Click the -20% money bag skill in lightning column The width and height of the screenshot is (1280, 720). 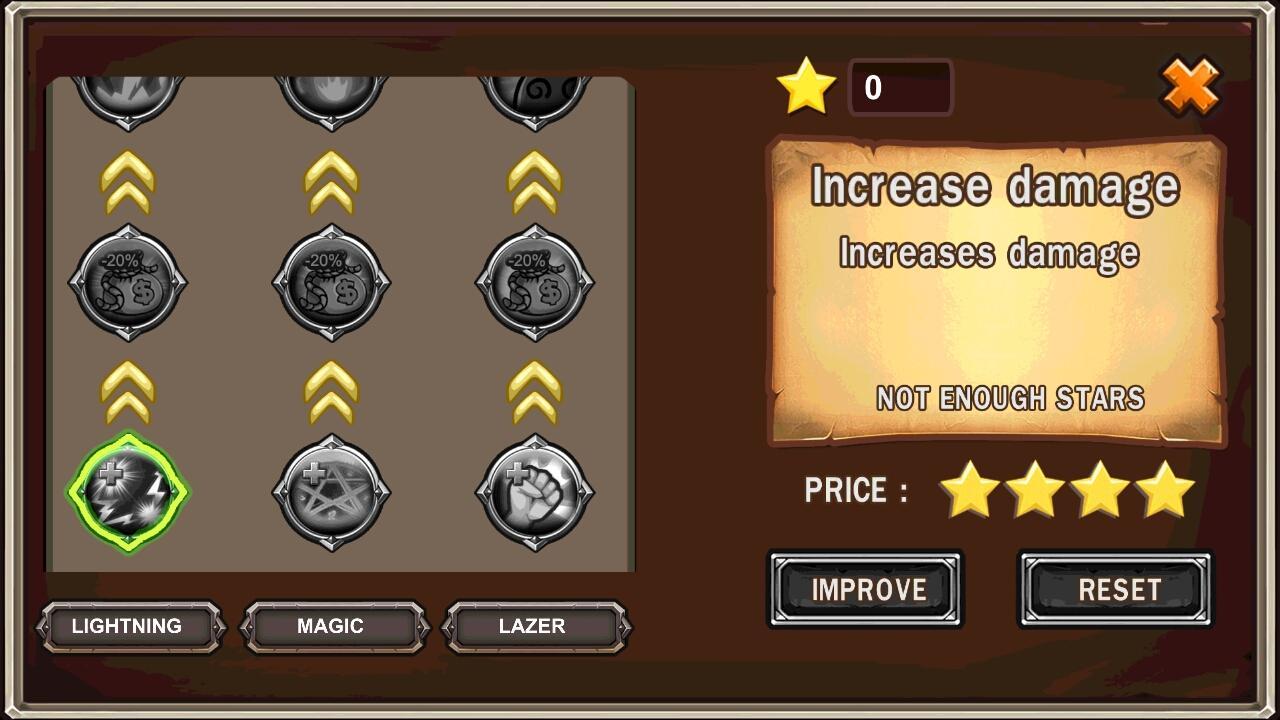click(127, 283)
